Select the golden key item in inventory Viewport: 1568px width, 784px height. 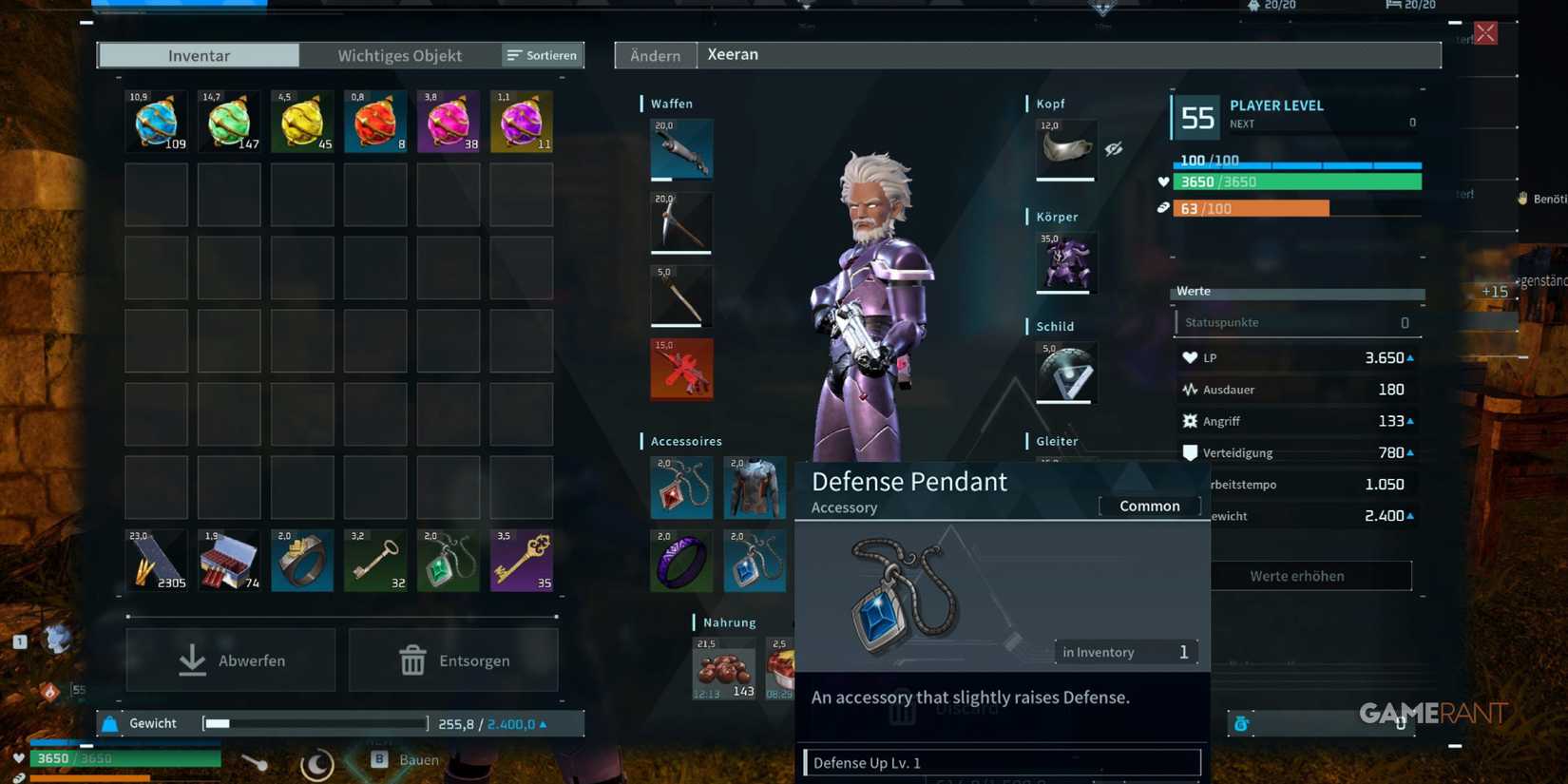(x=521, y=561)
